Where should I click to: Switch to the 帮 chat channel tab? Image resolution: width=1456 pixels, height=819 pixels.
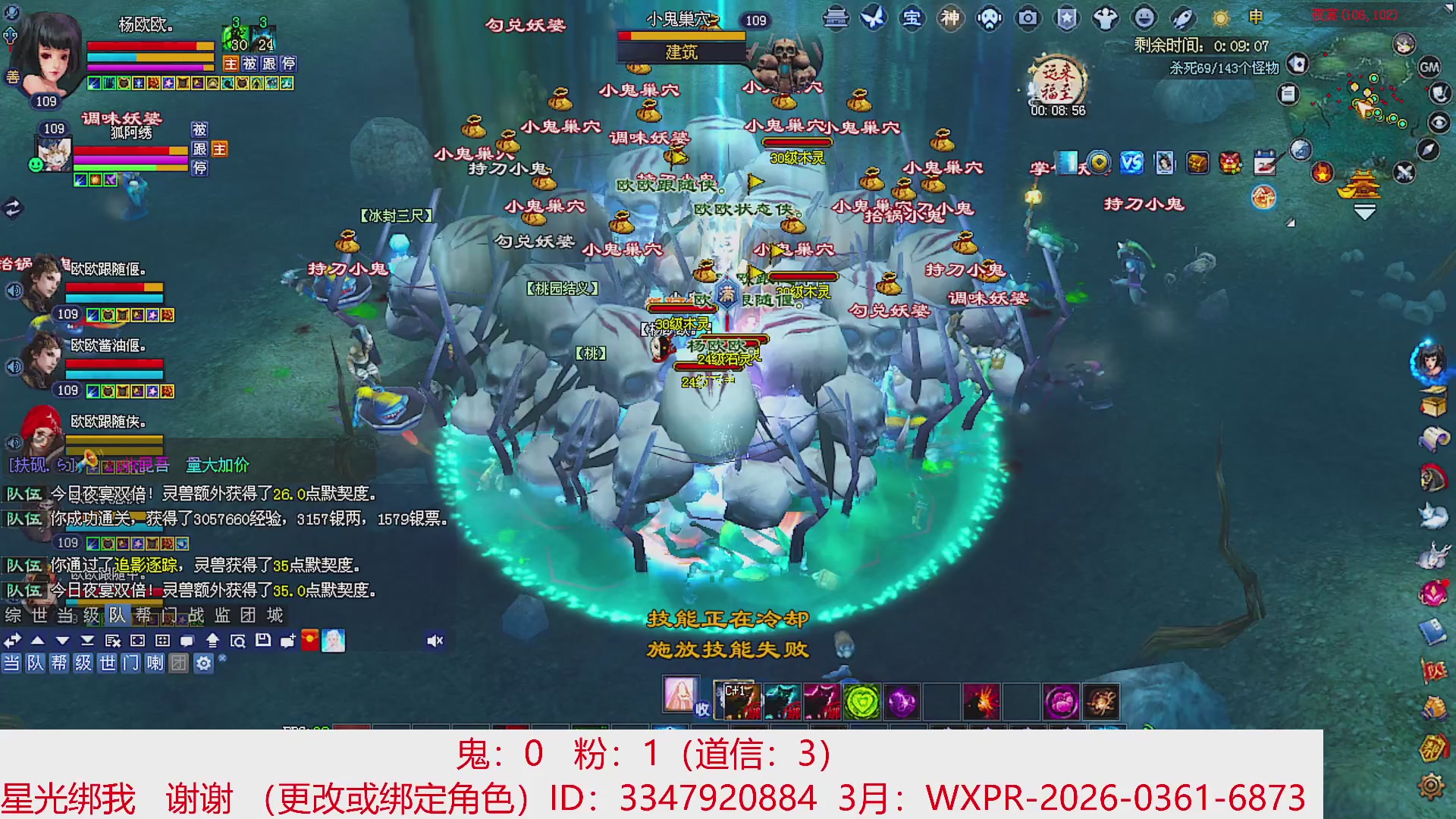(x=143, y=615)
